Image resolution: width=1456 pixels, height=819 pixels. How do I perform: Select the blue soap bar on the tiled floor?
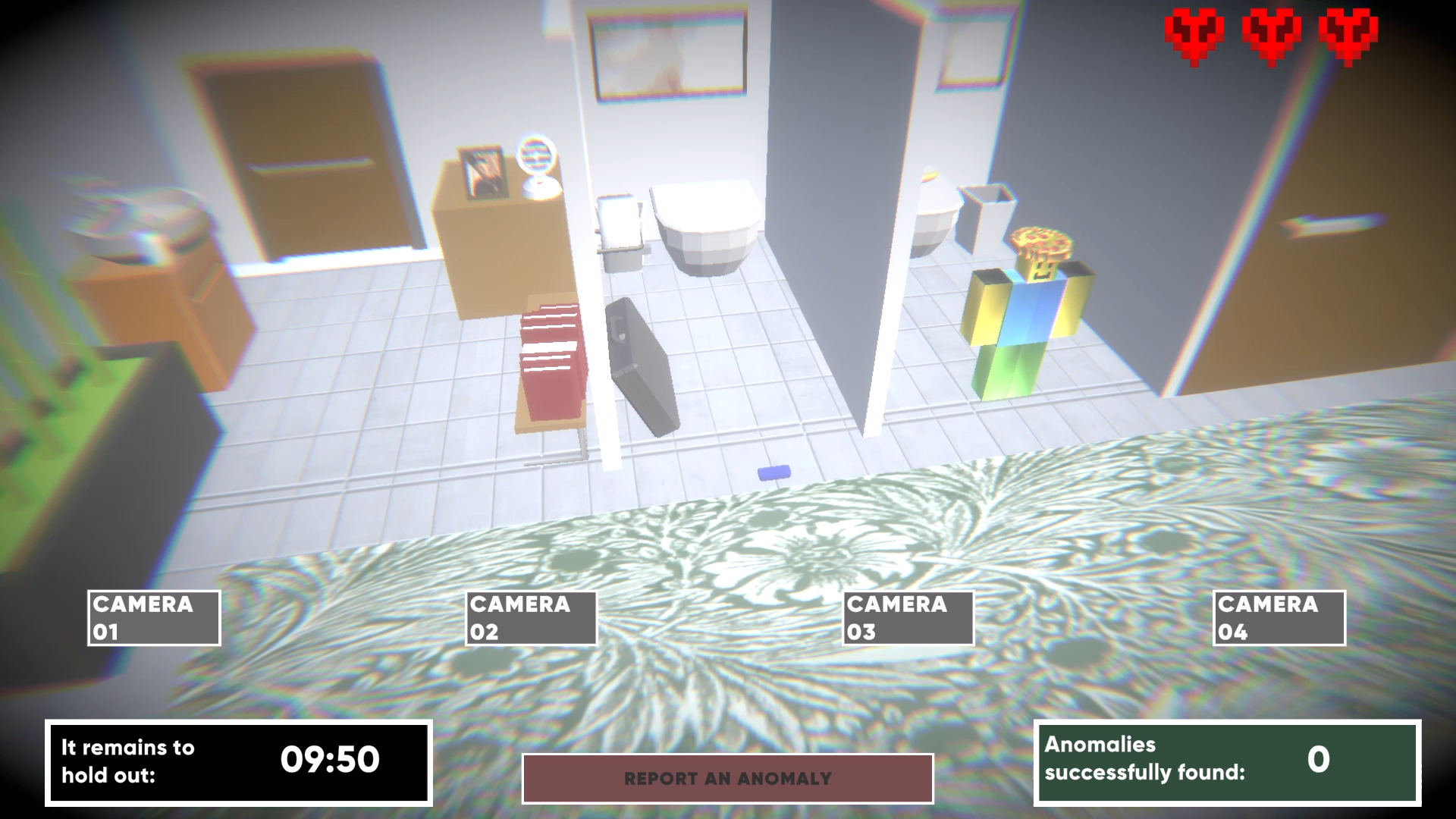point(775,472)
